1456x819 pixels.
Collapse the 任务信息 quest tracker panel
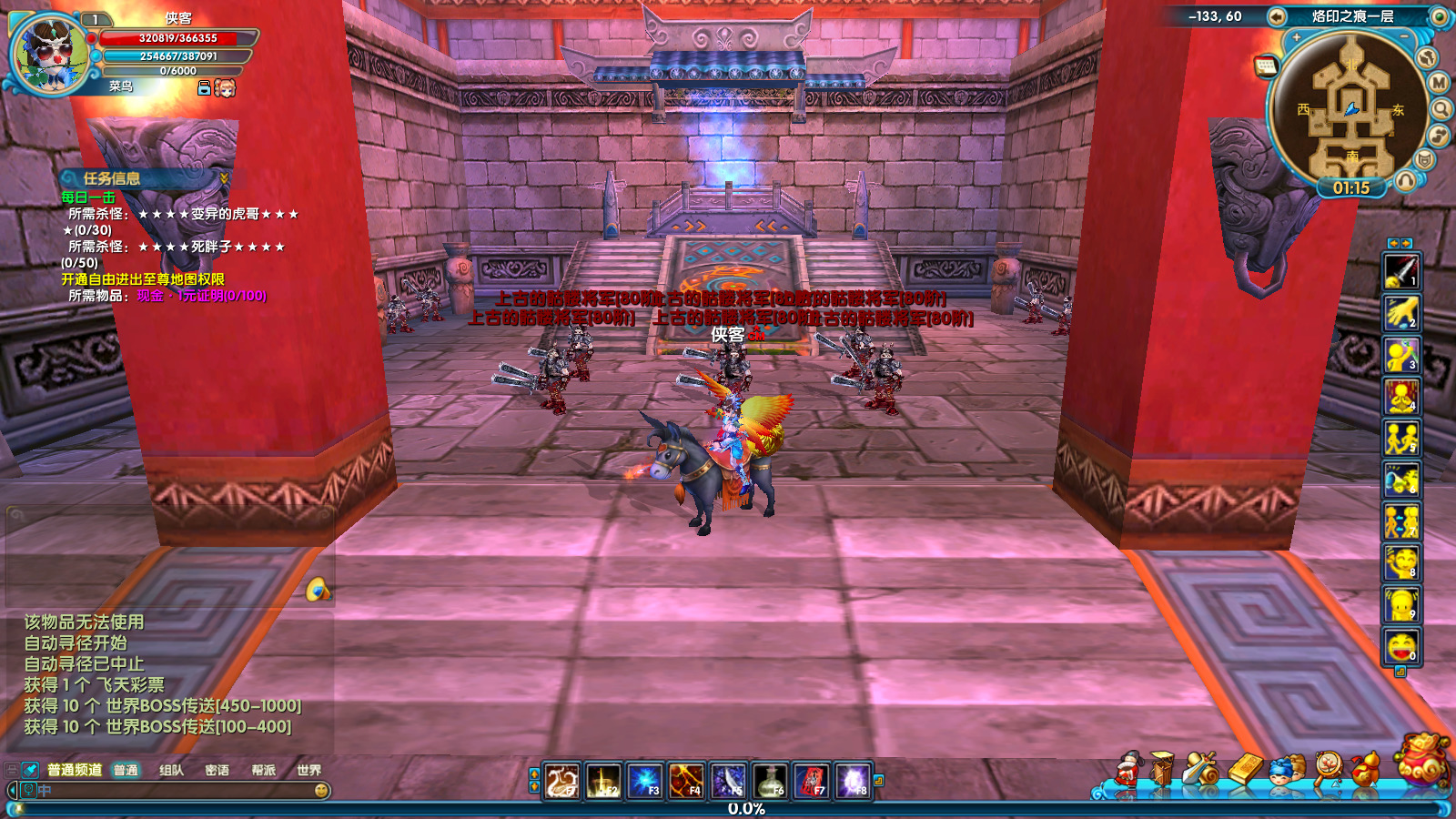224,178
